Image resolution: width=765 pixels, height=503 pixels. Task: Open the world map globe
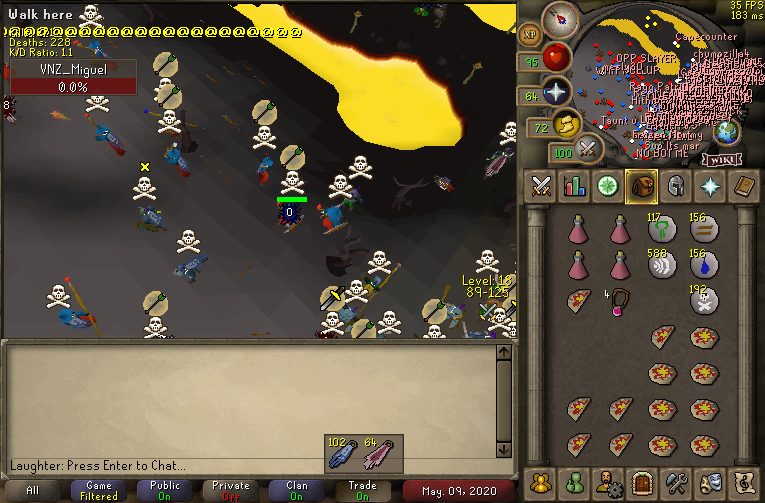tap(727, 131)
